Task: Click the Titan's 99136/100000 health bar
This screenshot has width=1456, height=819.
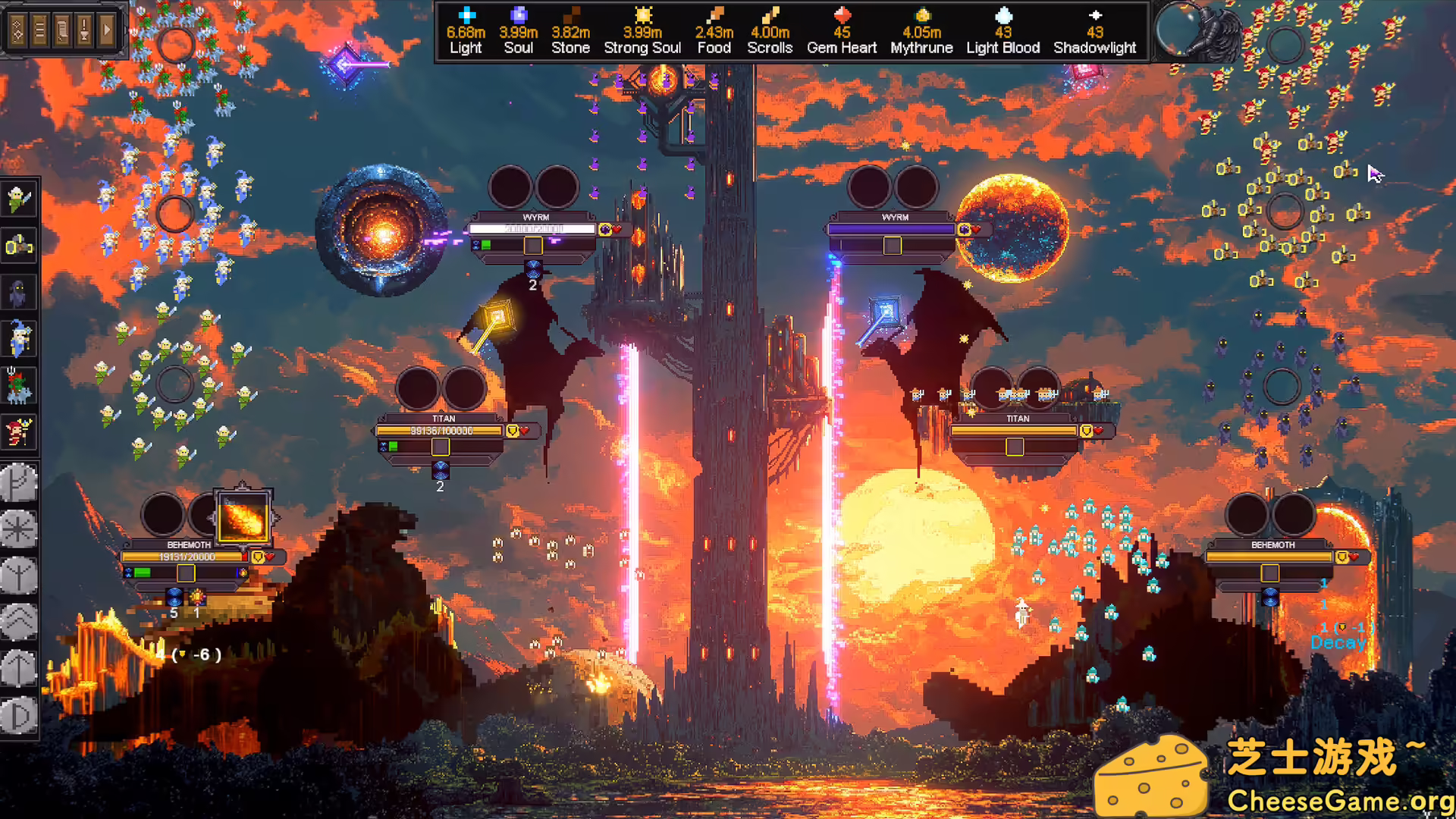Action: point(438,430)
